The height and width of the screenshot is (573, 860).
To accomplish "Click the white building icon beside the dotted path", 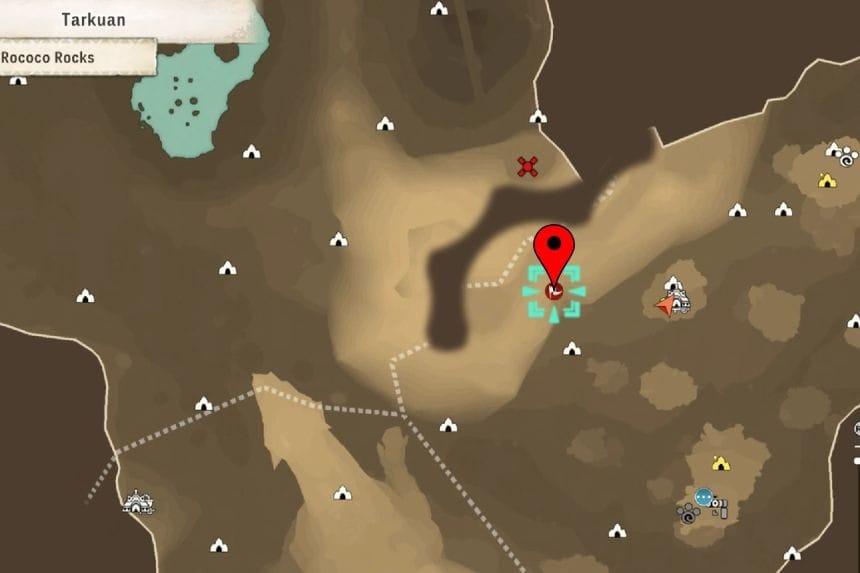I will 136,502.
